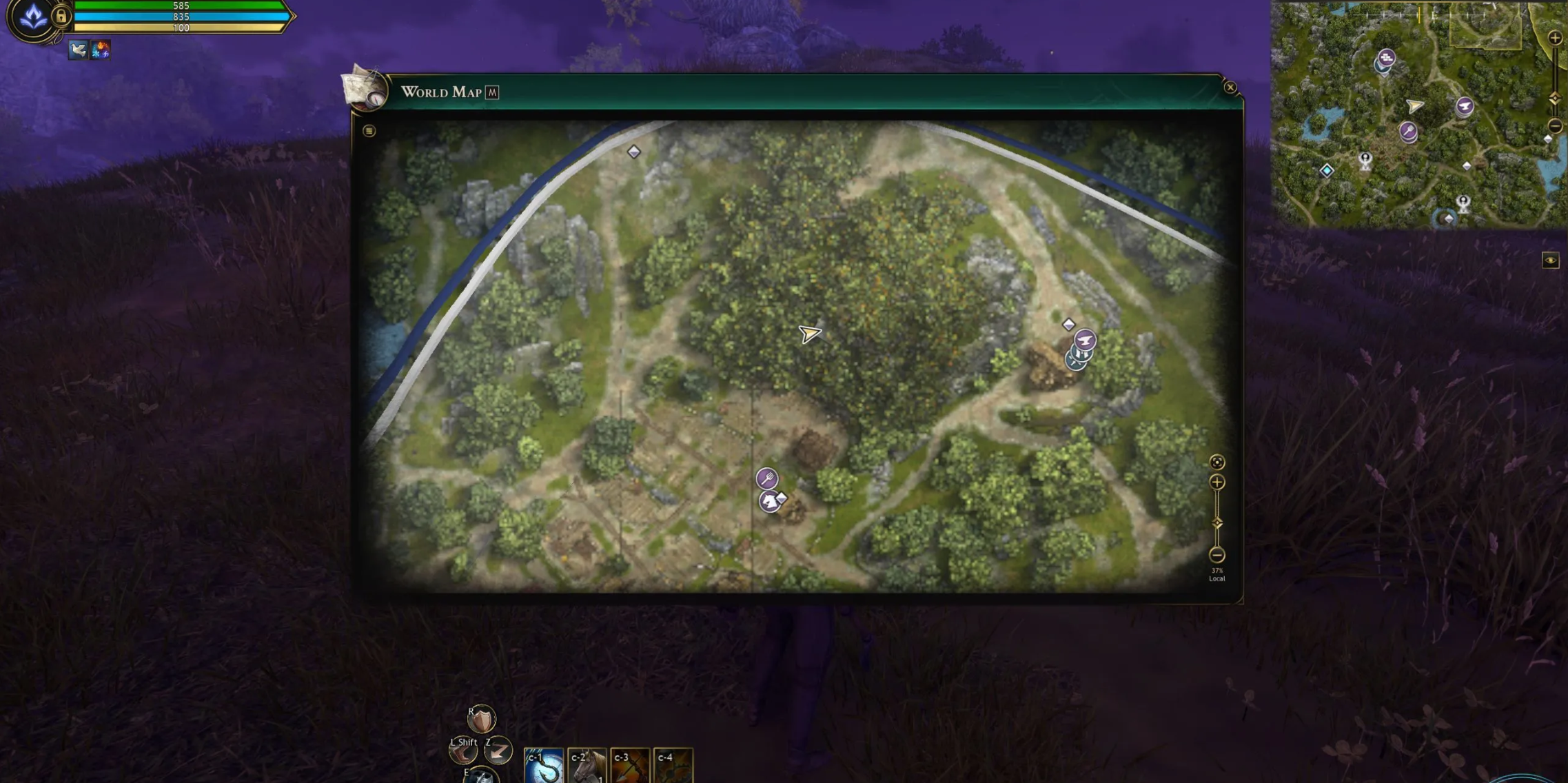This screenshot has height=783, width=1568.
Task: Click the shovel marker on the minimap
Action: (x=1408, y=130)
